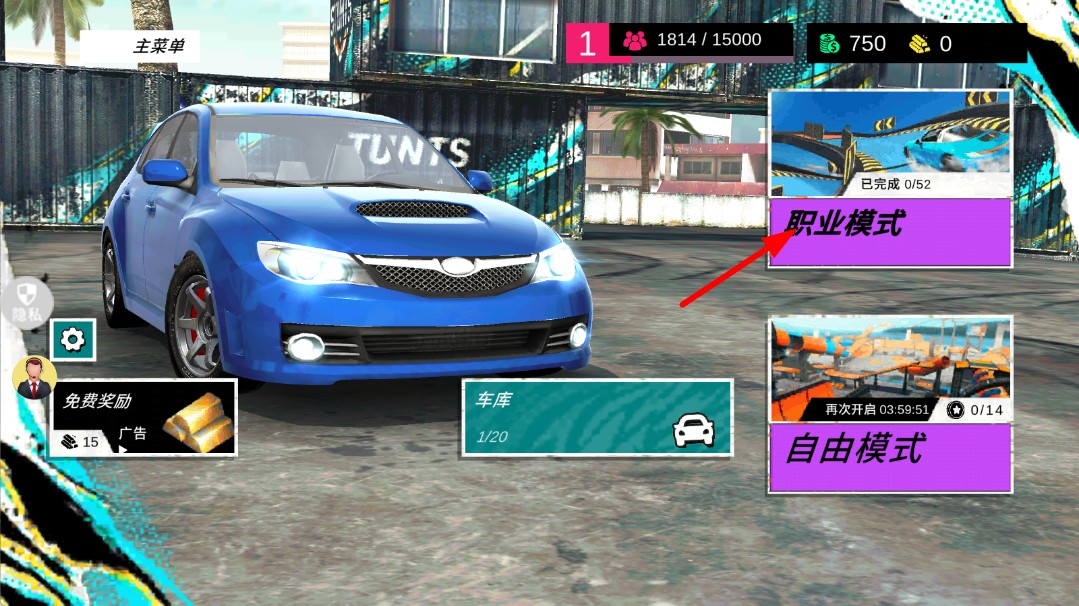Viewport: 1079px width, 606px height.
Task: Claim the 免费奖励 free reward
Action: point(144,417)
